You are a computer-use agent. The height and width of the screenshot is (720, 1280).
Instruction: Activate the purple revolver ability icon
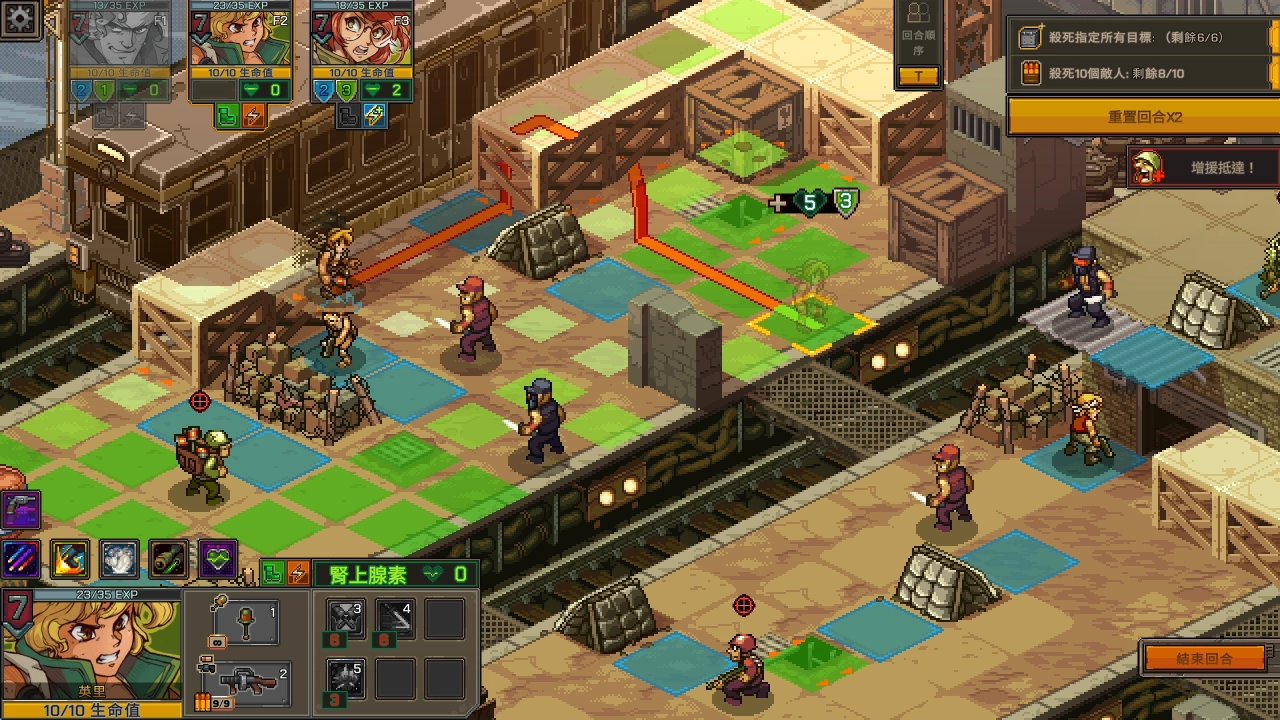[x=20, y=508]
